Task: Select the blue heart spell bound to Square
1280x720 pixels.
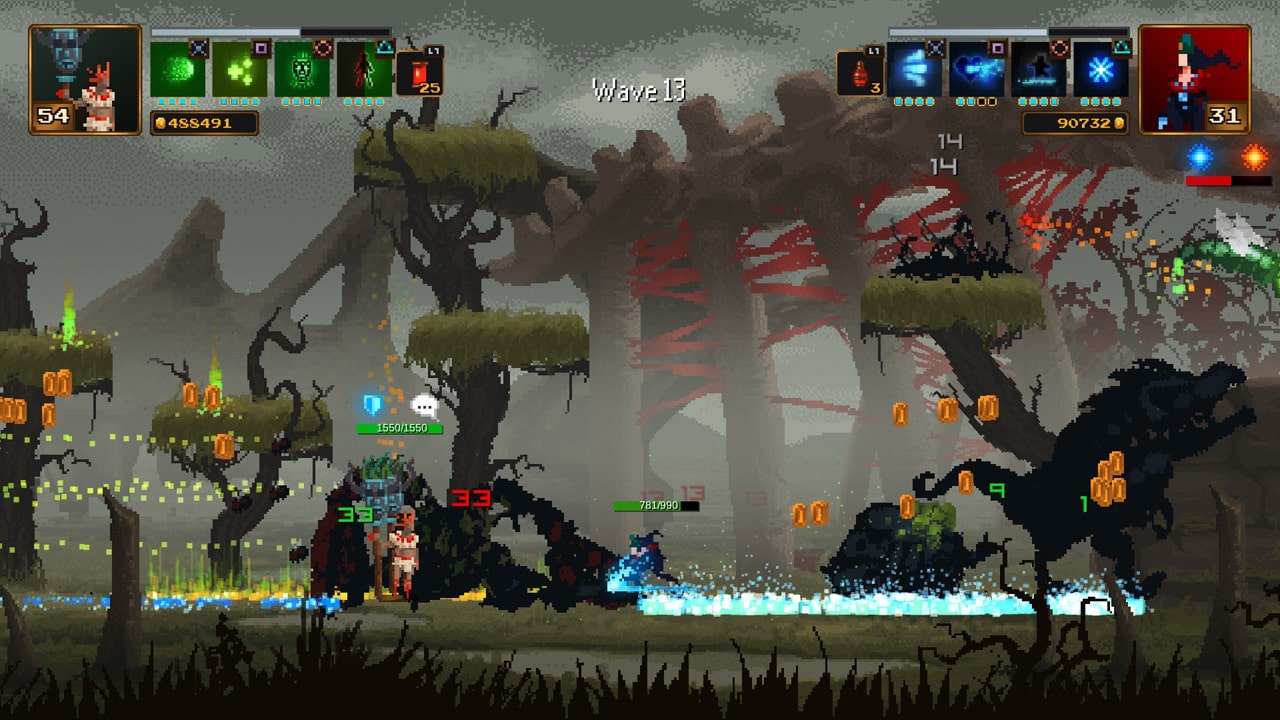Action: 976,70
